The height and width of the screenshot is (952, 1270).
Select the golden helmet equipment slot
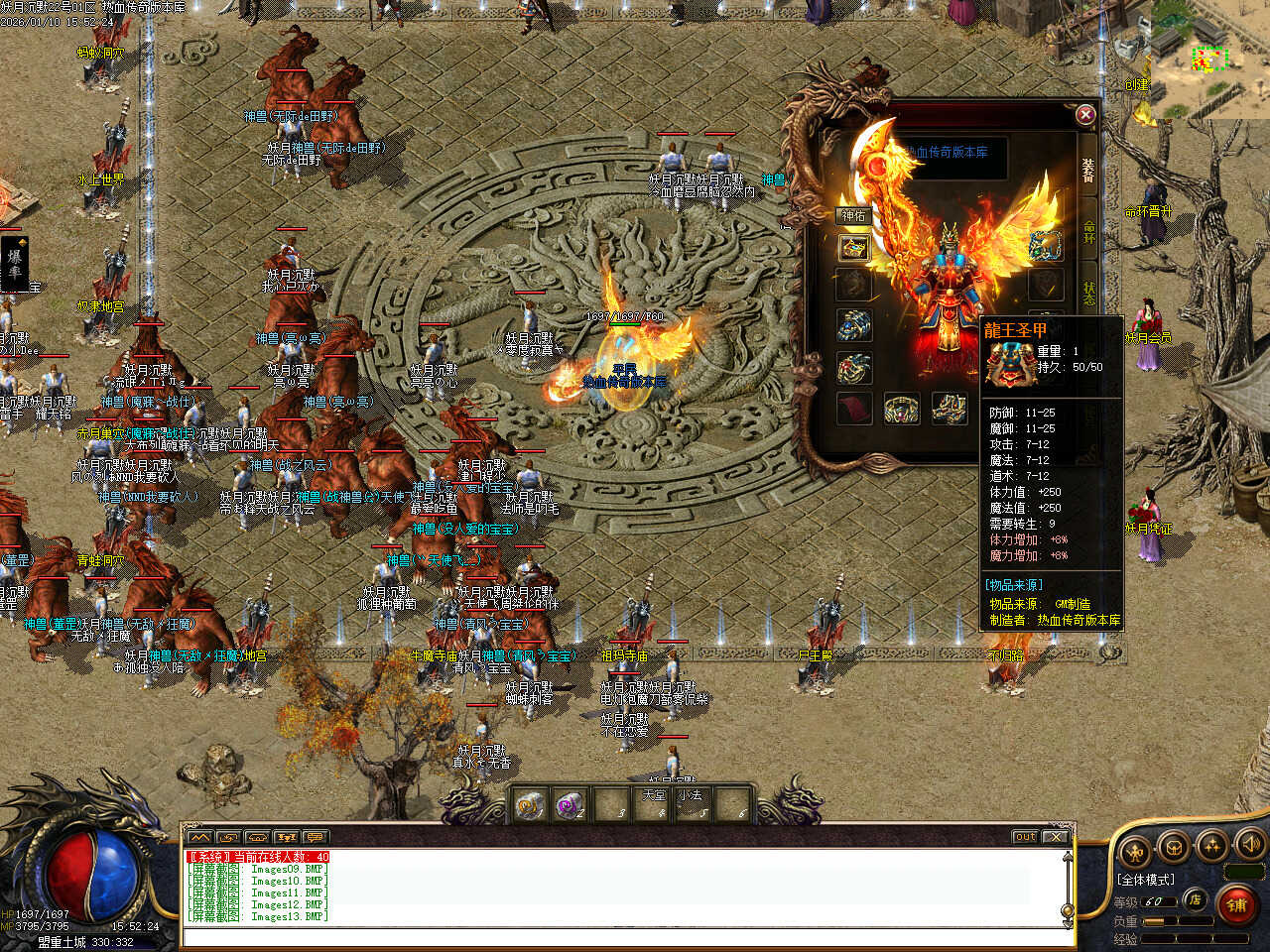click(853, 248)
